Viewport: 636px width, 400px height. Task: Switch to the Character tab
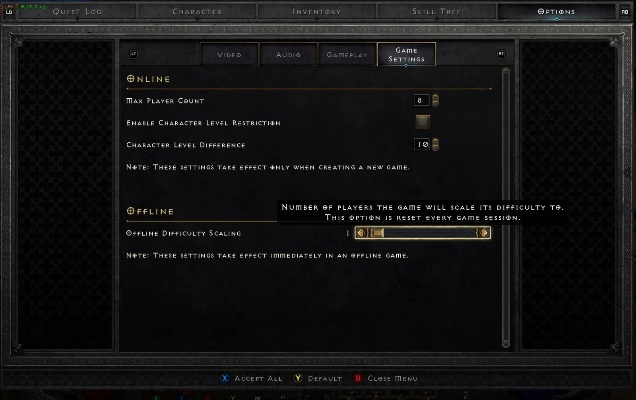197,12
